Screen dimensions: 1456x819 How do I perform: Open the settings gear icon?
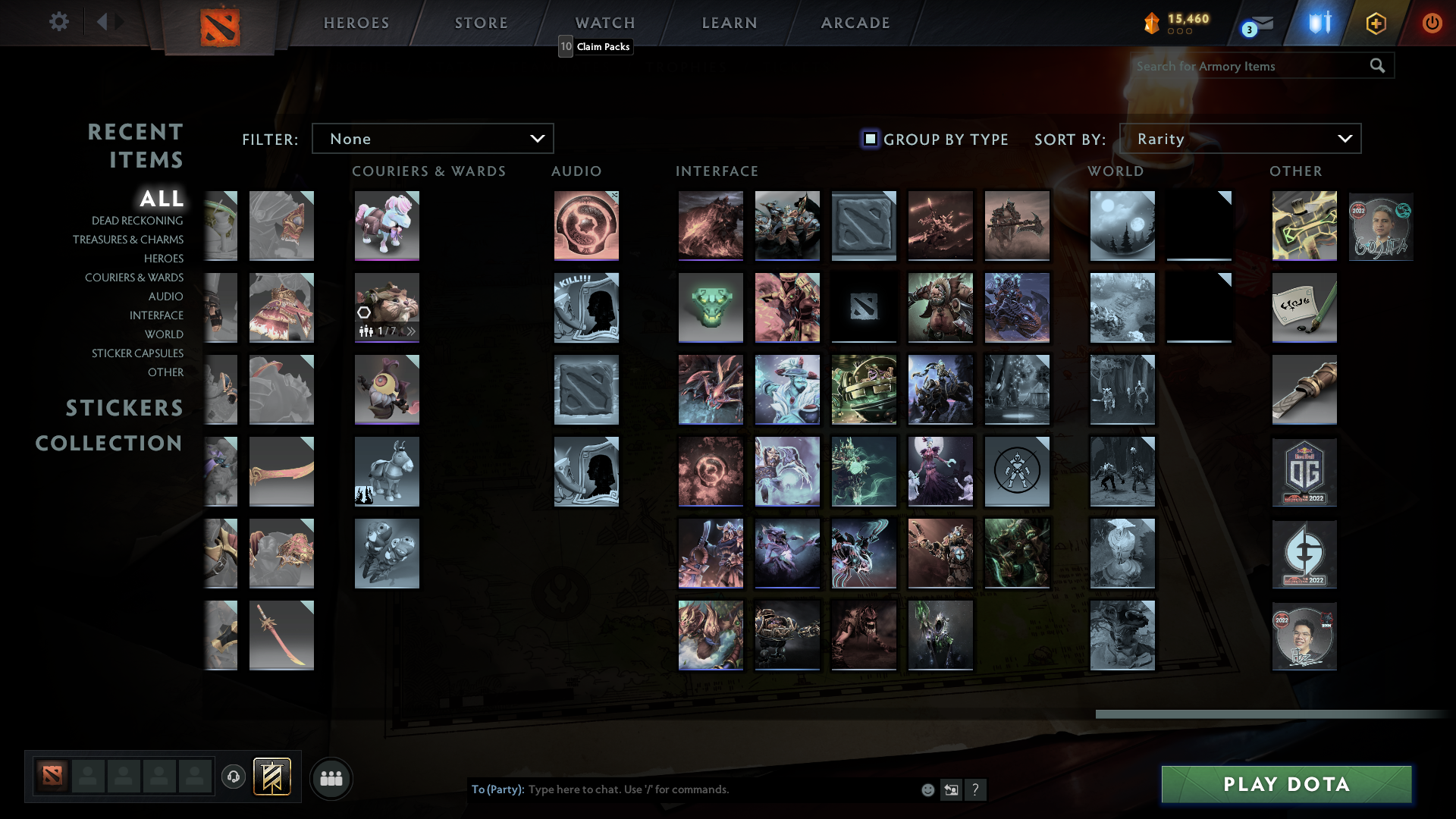(59, 22)
